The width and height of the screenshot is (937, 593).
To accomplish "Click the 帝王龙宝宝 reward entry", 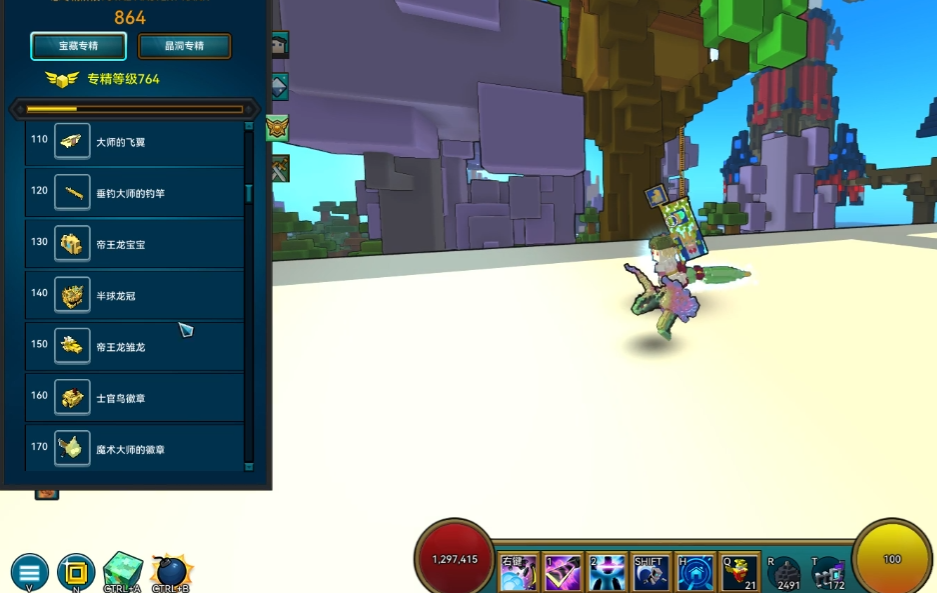I will (x=134, y=244).
